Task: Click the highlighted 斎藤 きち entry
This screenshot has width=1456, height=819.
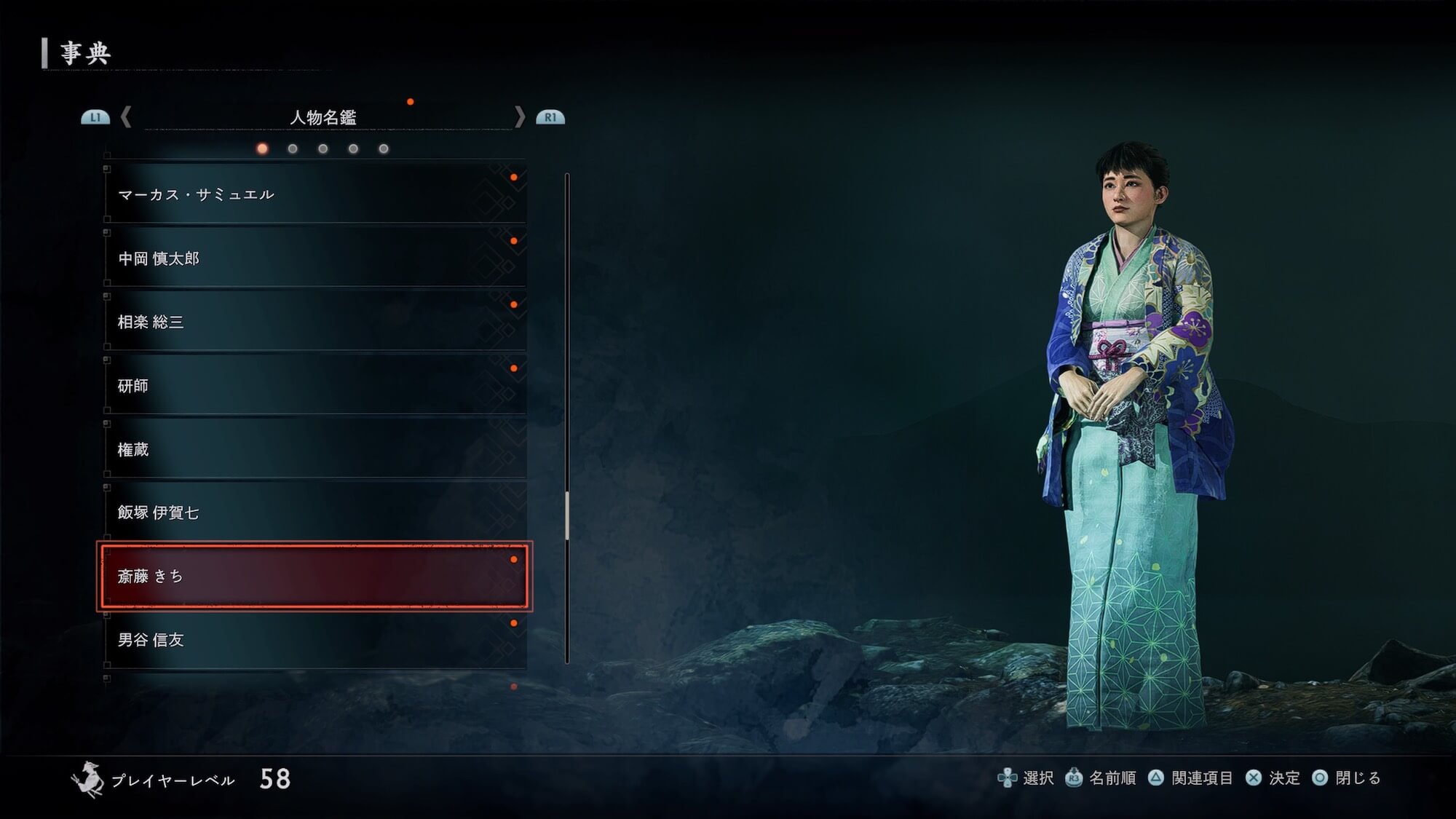Action: [314, 576]
